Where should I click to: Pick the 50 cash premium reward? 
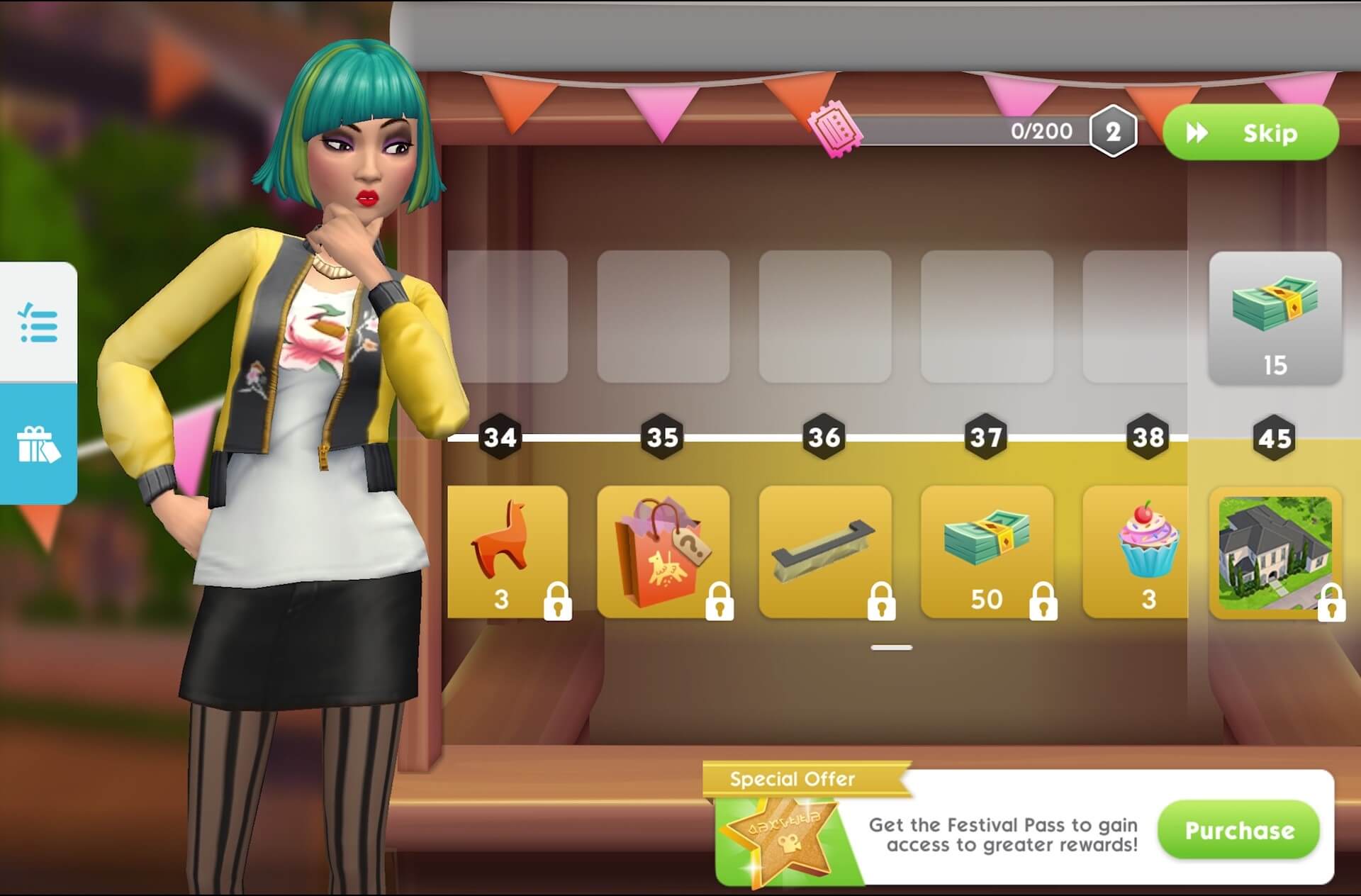tap(987, 551)
